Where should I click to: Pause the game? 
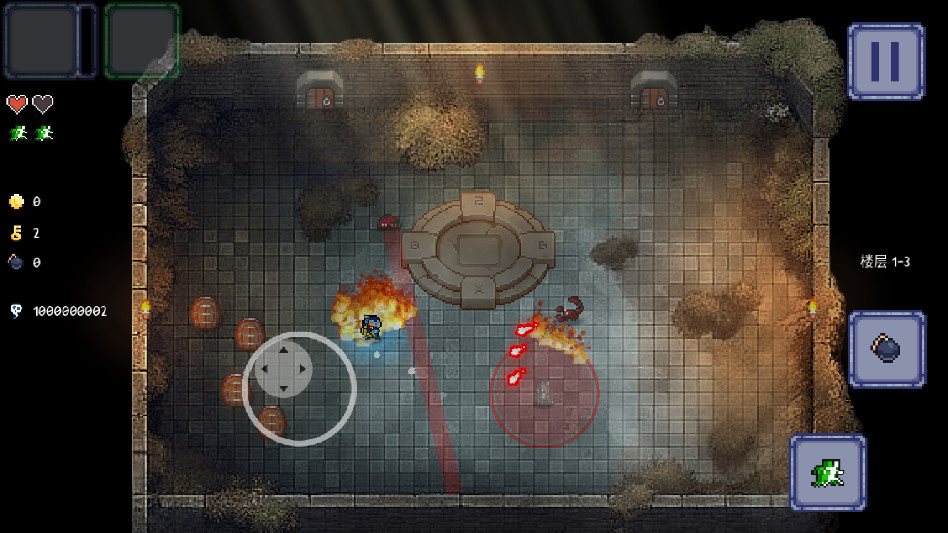885,61
